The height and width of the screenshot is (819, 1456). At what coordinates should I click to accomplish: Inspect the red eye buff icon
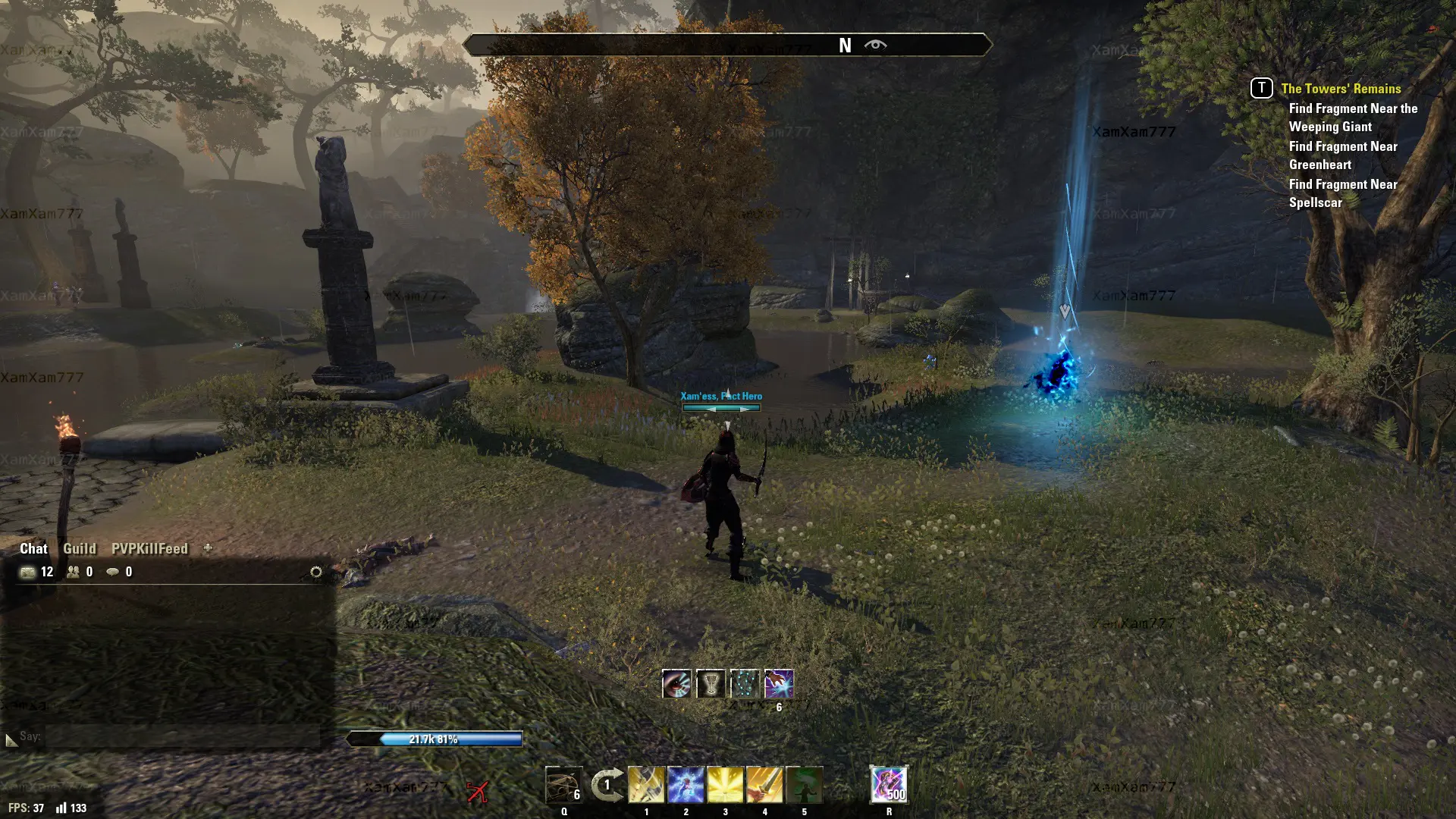pos(676,684)
